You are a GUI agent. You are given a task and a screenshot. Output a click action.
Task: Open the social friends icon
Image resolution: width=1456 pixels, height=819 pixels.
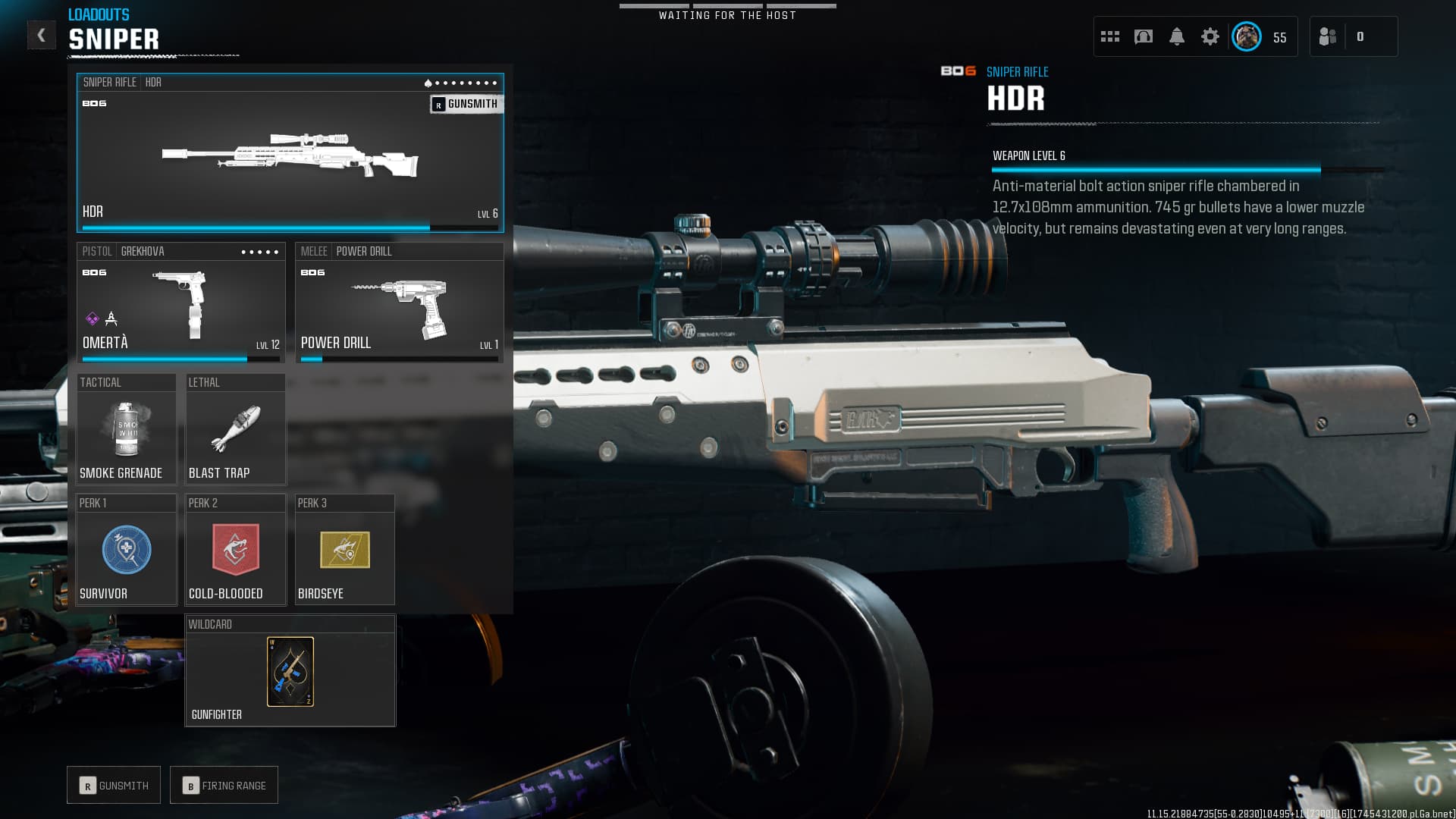point(1327,36)
